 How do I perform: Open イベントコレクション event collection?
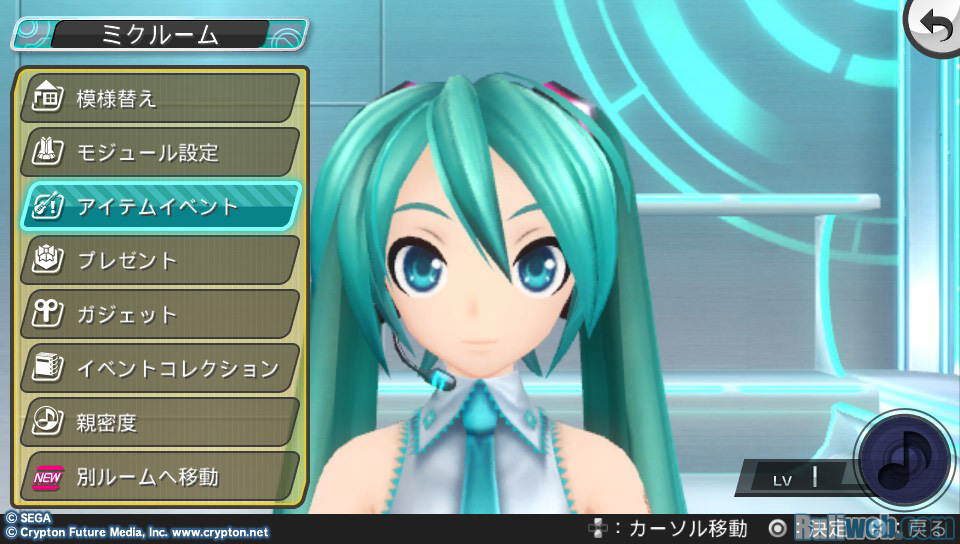tap(160, 369)
